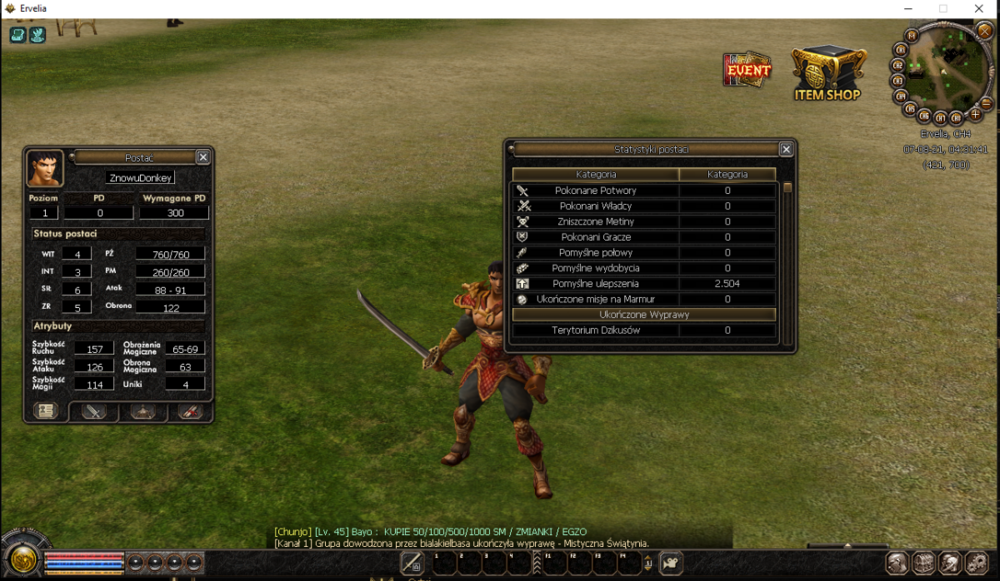This screenshot has height=581, width=1000.
Task: Open the helmet tab in character window
Action: pyautogui.click(x=142, y=411)
